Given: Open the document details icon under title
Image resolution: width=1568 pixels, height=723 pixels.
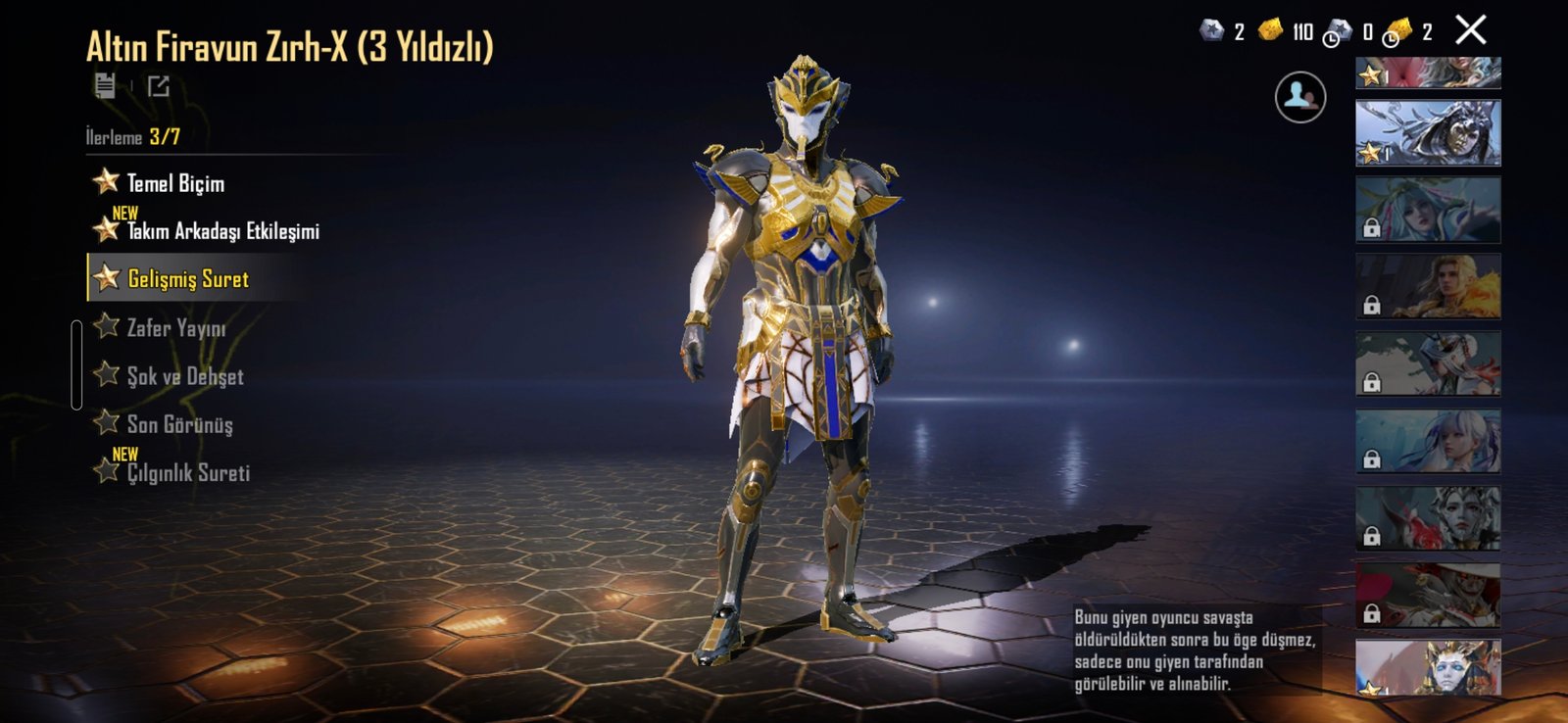Looking at the screenshot, I should (x=105, y=86).
